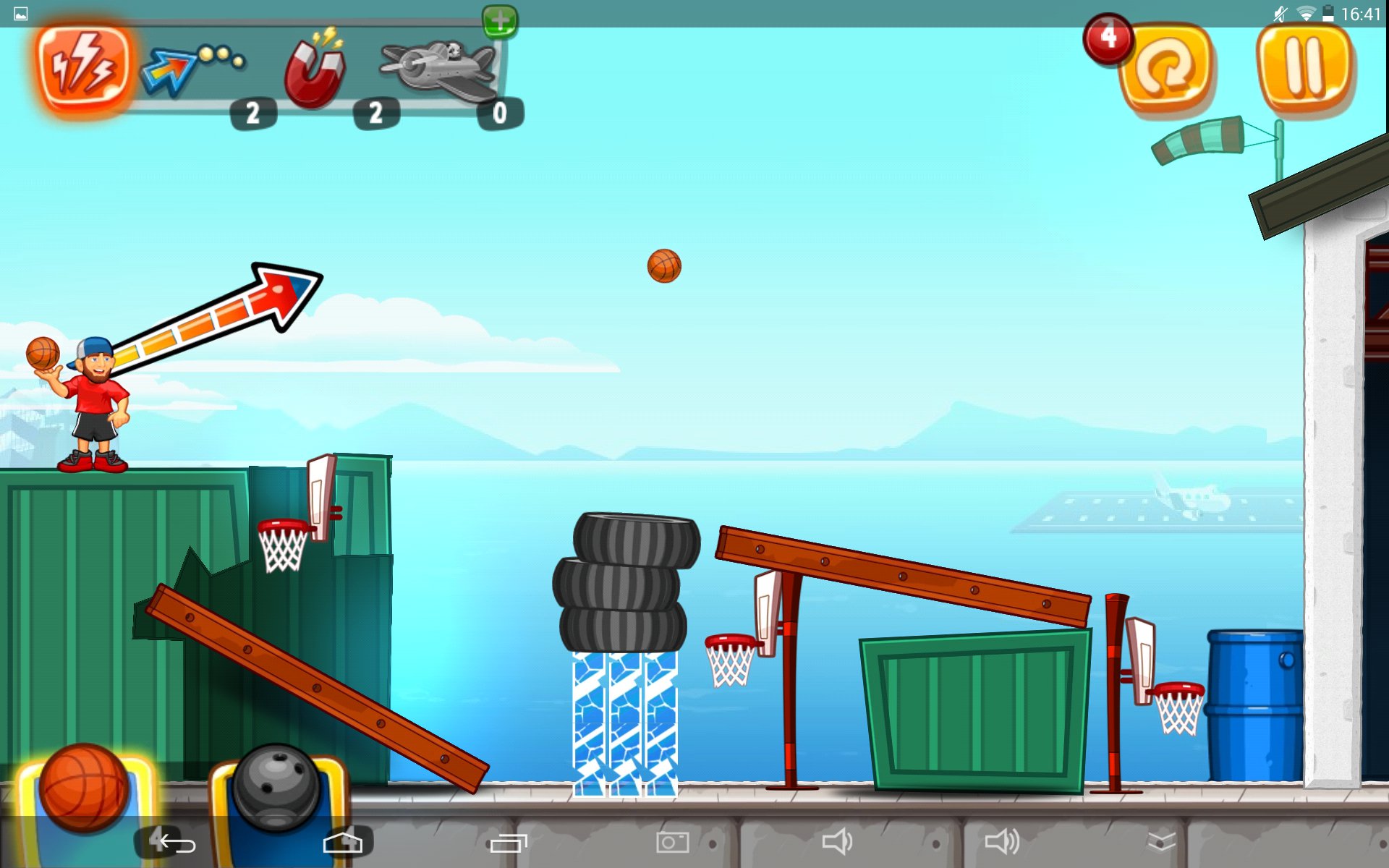The height and width of the screenshot is (868, 1389).
Task: Hide the navigation bar with the chevron icon
Action: (x=1162, y=842)
